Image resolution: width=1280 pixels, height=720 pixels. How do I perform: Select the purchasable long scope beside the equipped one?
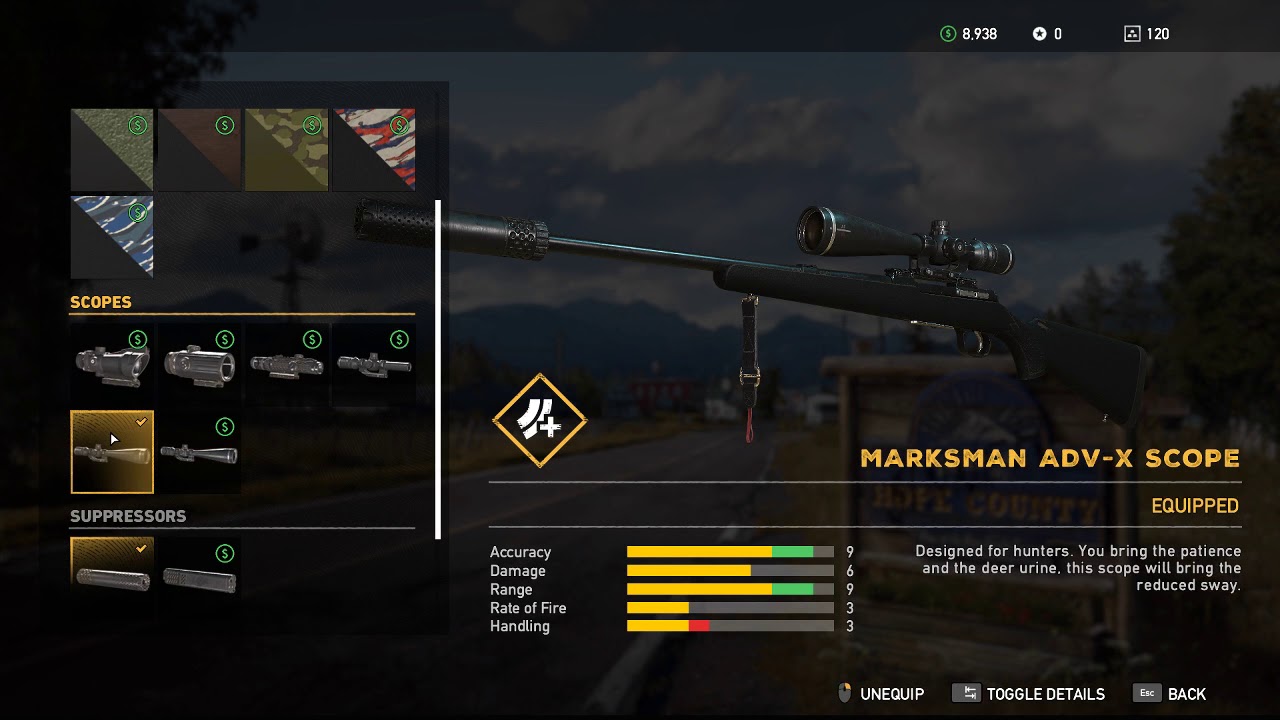tap(199, 452)
